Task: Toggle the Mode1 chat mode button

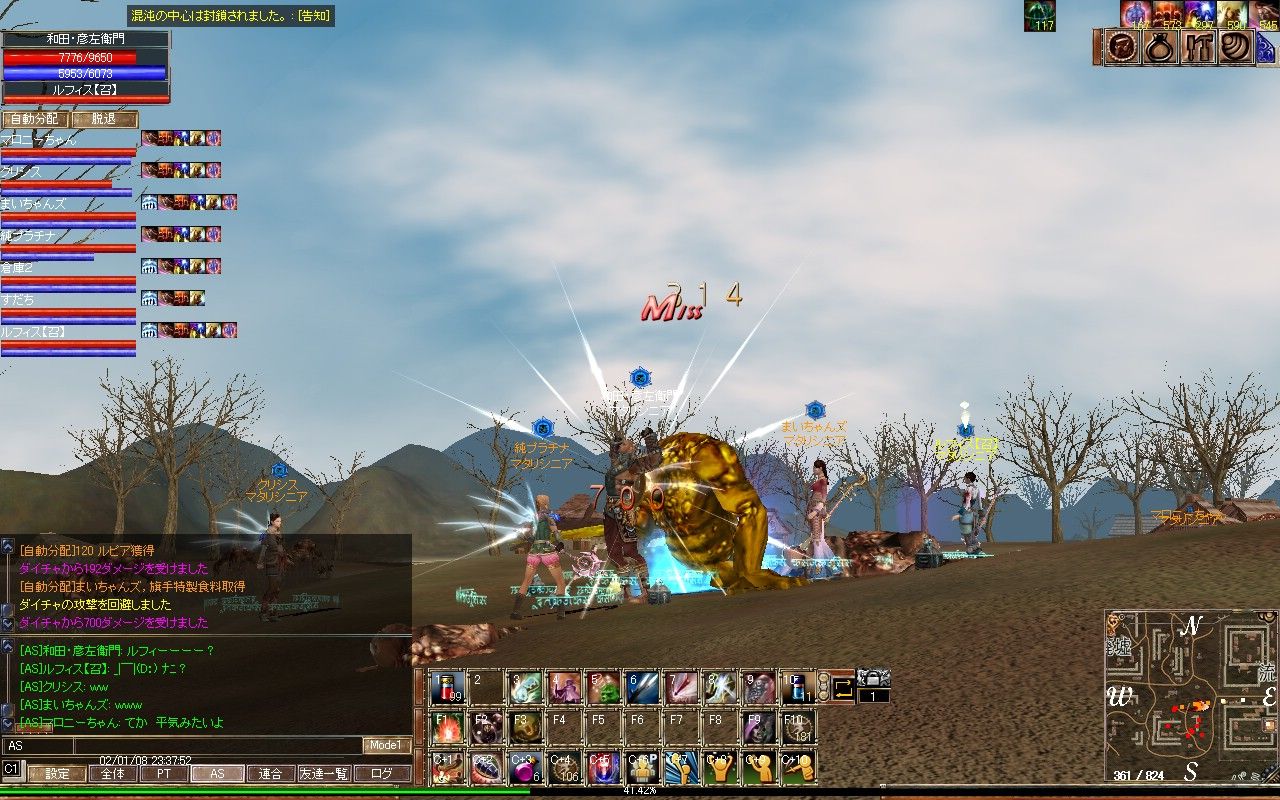Action: (x=386, y=745)
